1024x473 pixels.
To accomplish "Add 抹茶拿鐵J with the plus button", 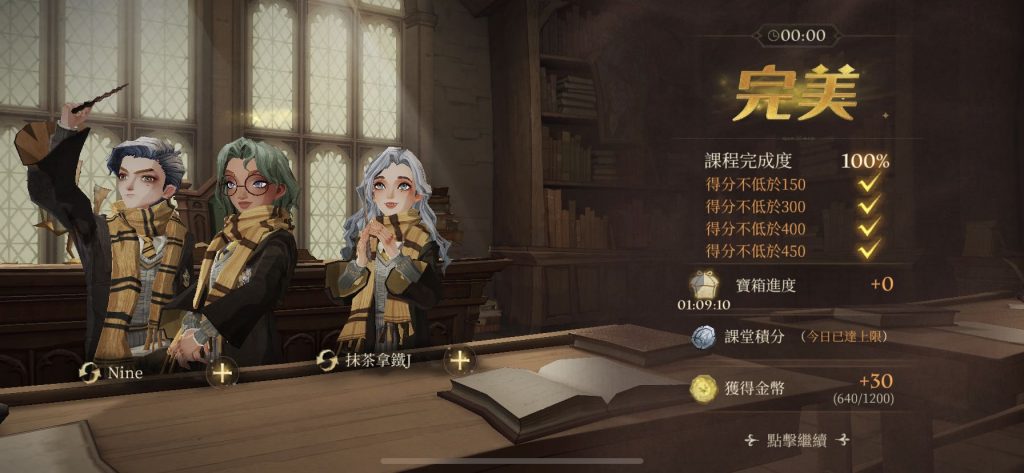I will (459, 359).
